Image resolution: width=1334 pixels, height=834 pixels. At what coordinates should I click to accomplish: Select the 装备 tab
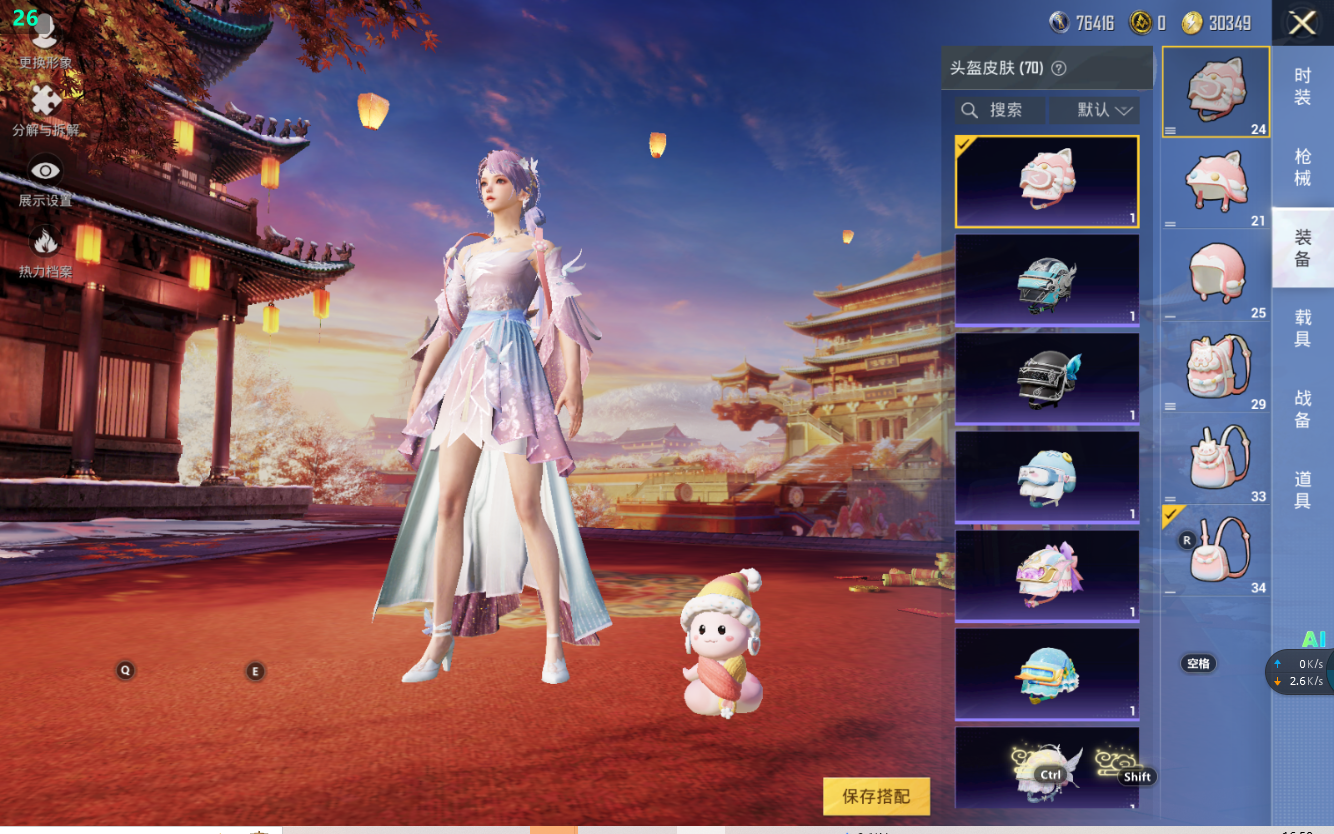[1302, 248]
